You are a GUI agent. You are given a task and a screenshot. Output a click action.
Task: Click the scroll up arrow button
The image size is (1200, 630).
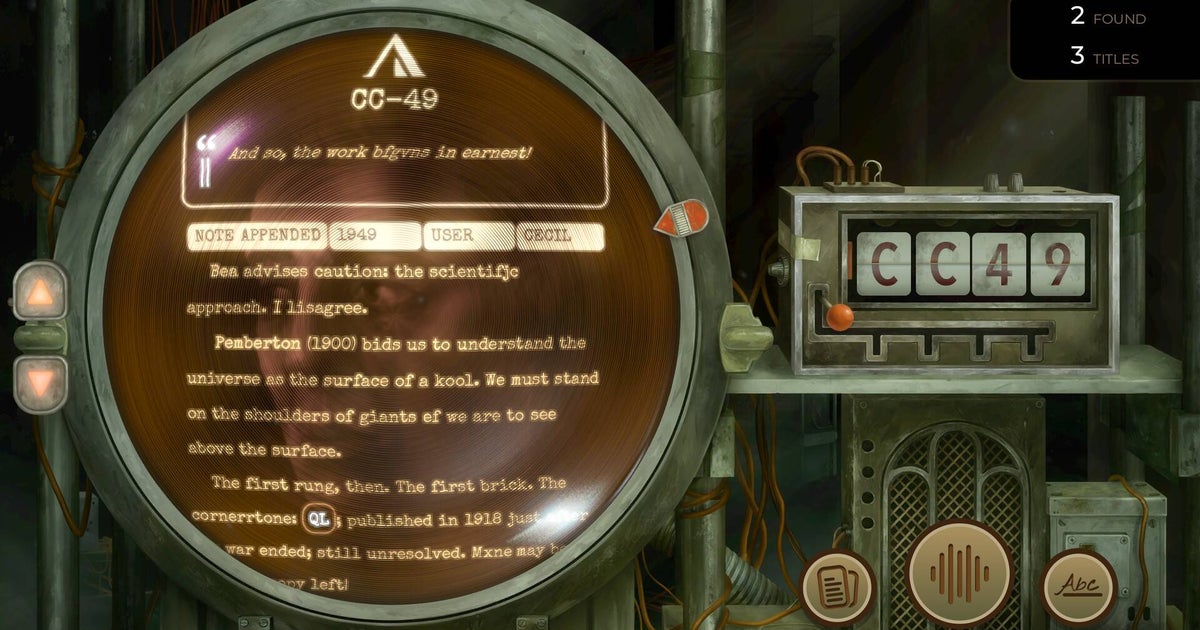(40, 293)
